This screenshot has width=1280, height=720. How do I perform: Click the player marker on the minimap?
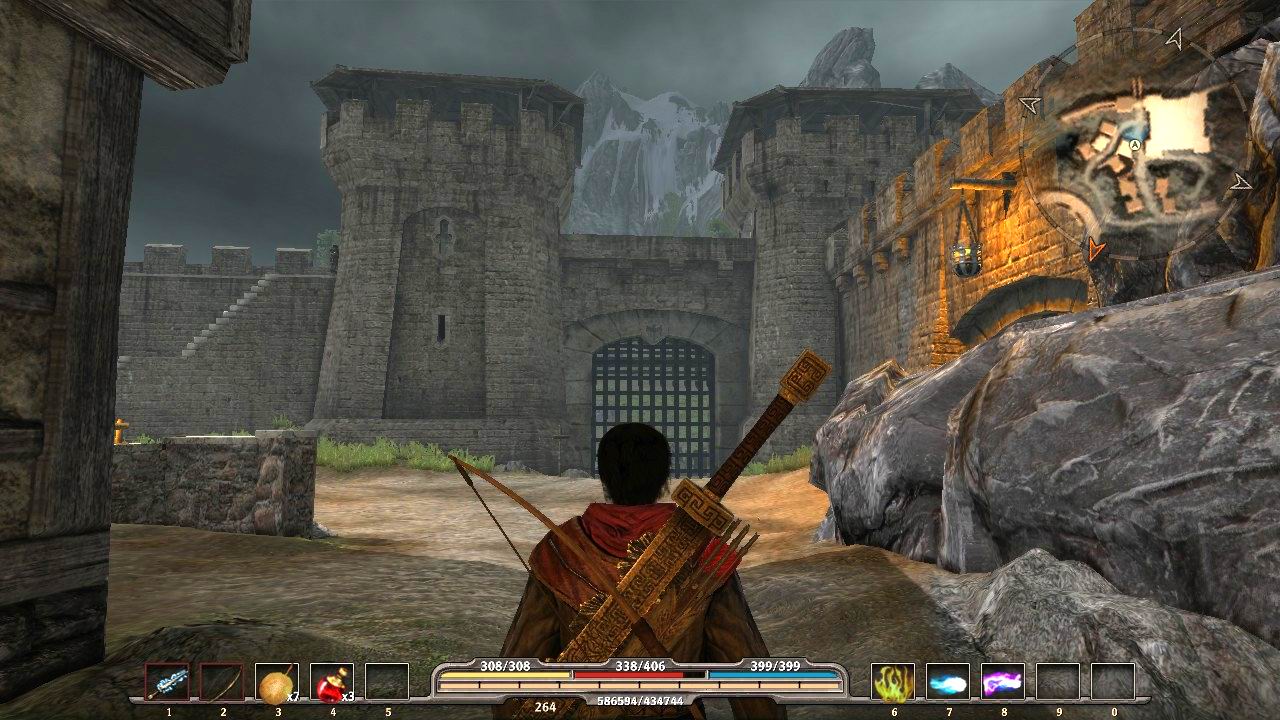point(1135,145)
